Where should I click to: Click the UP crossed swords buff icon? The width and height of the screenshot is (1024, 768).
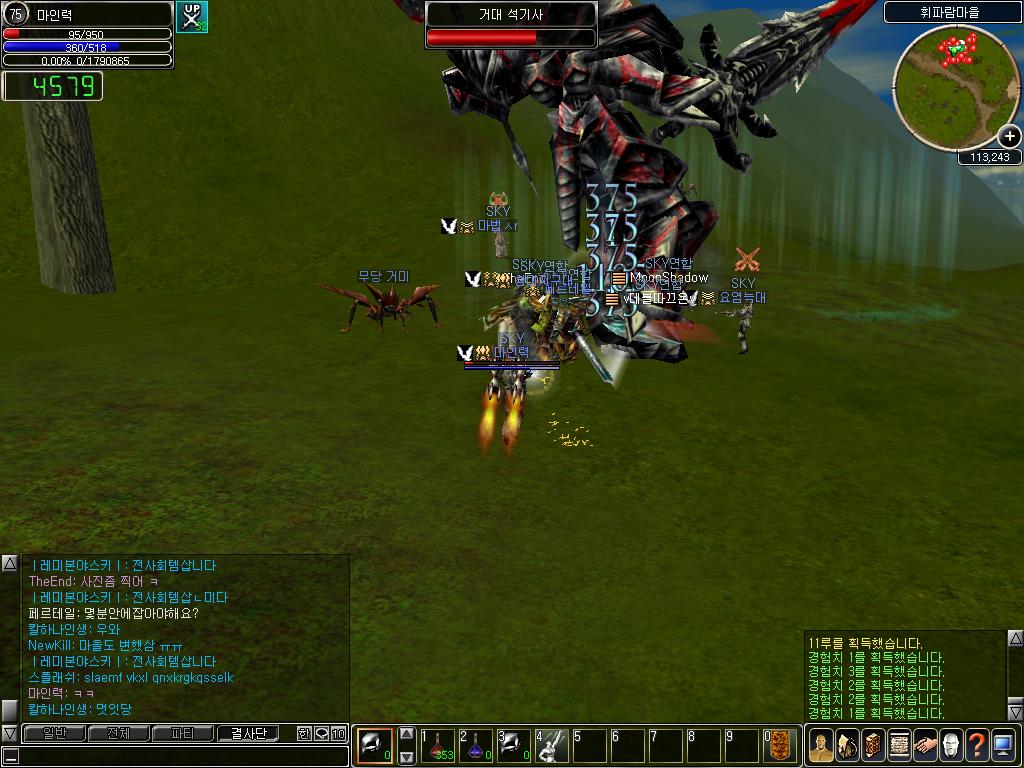pyautogui.click(x=191, y=17)
